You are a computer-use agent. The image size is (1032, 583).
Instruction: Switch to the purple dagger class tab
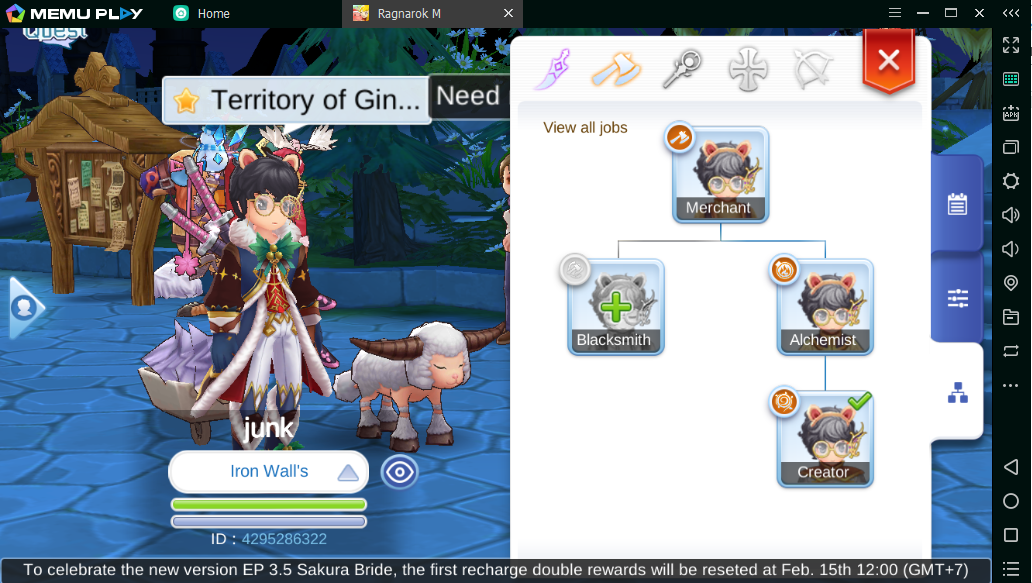click(x=552, y=70)
